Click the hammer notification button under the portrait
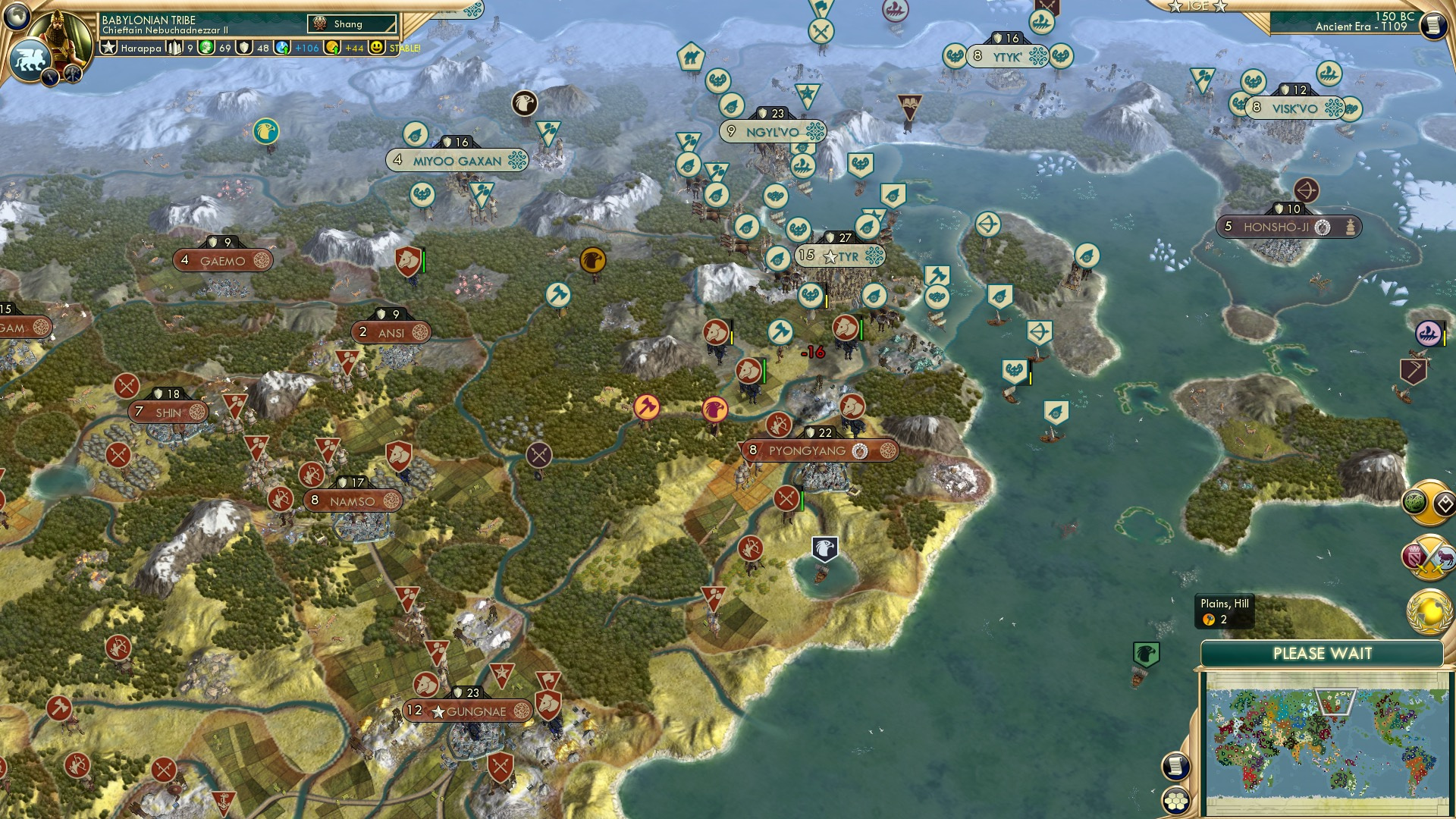 [73, 76]
